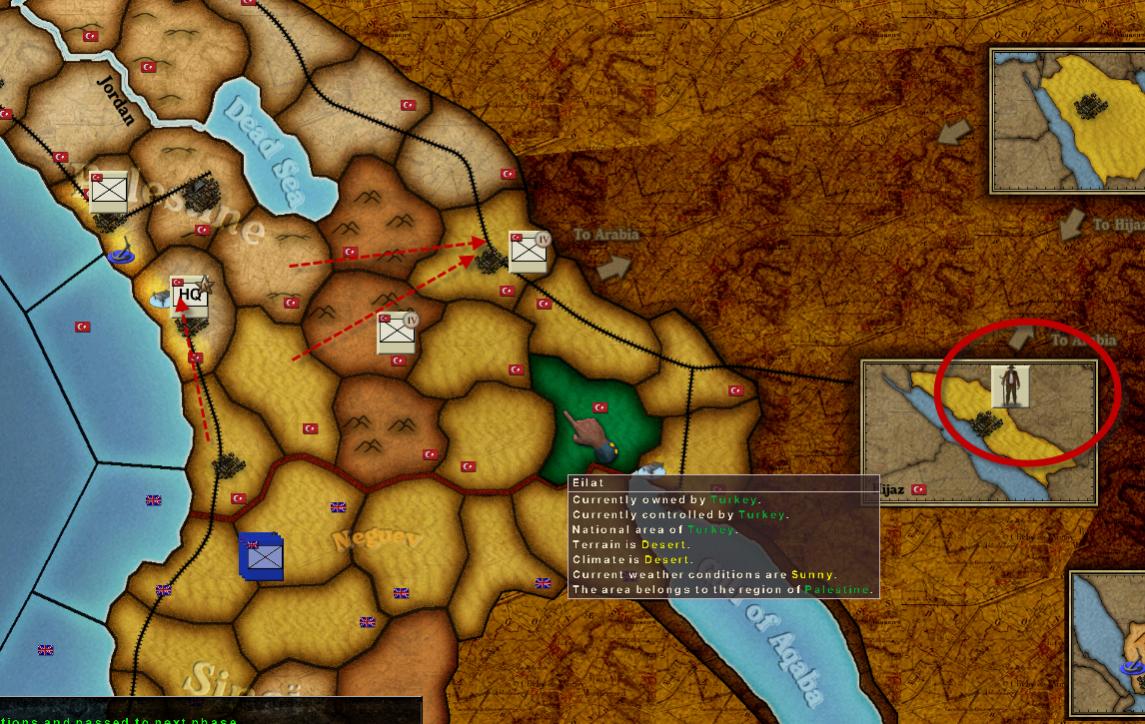Select the leader figure counter in Hijaz box
Viewport: 1145px width, 724px height.
click(1010, 386)
